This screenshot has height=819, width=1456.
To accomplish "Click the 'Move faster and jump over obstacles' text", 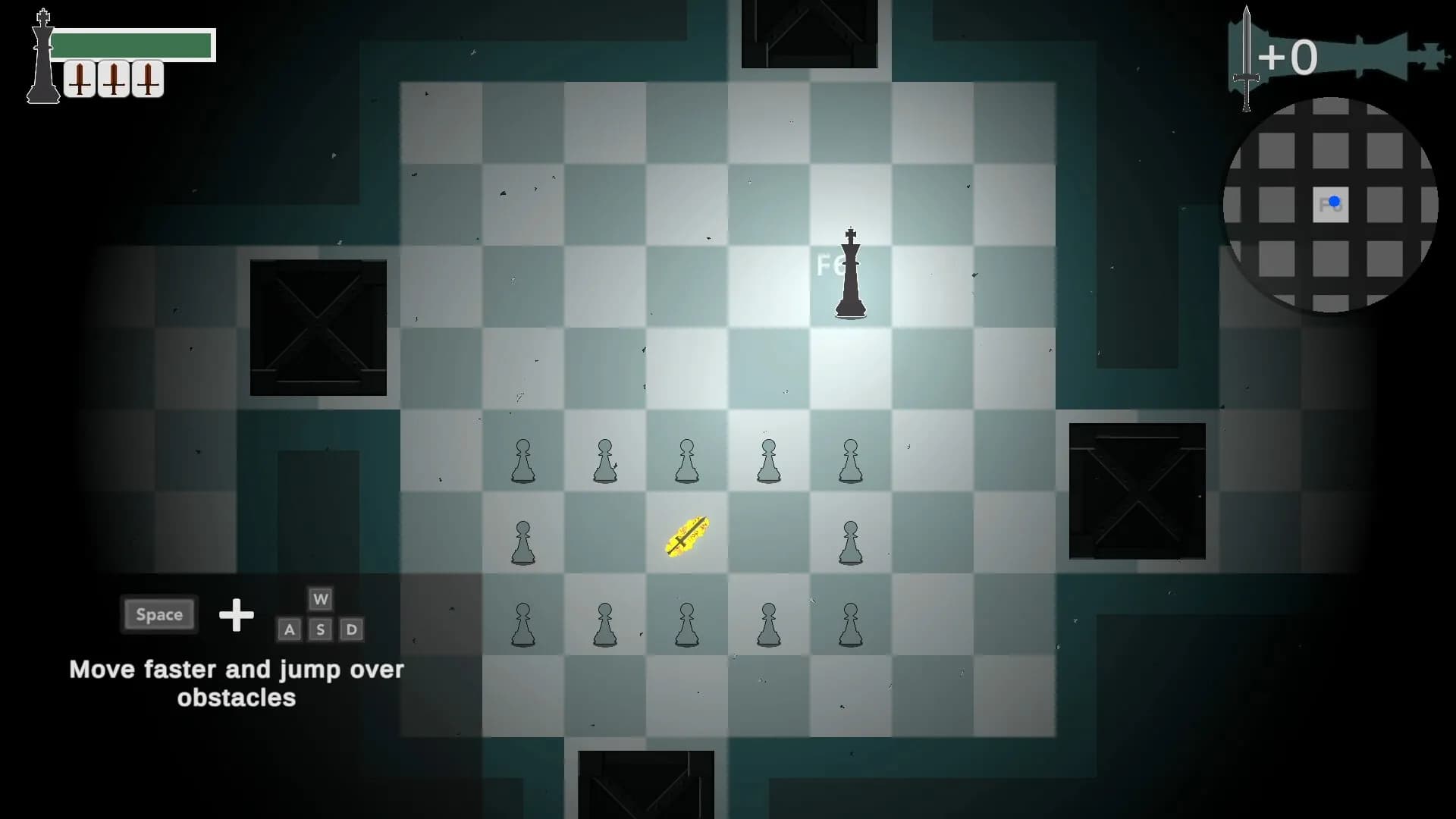I will tap(236, 683).
